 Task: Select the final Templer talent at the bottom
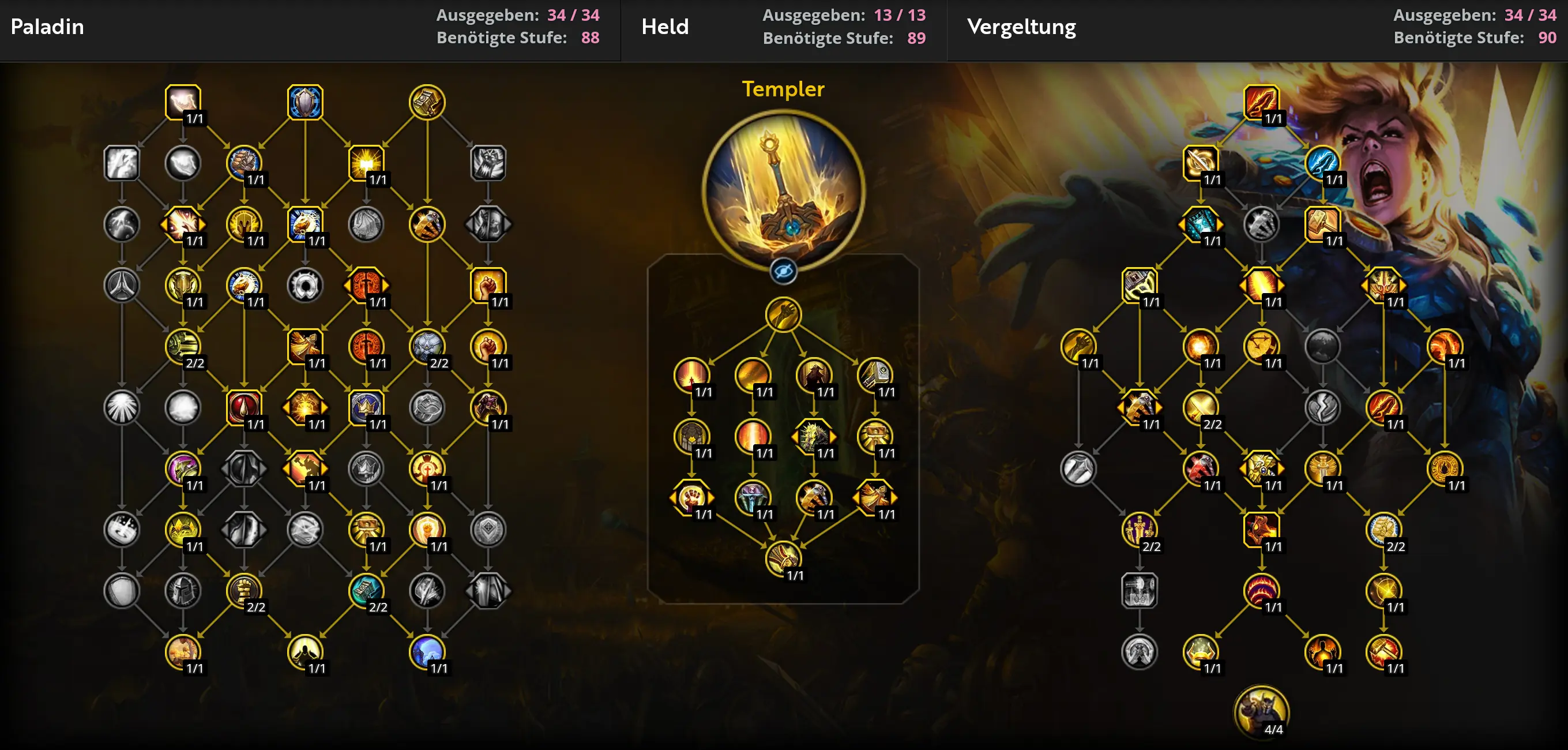pos(783,558)
